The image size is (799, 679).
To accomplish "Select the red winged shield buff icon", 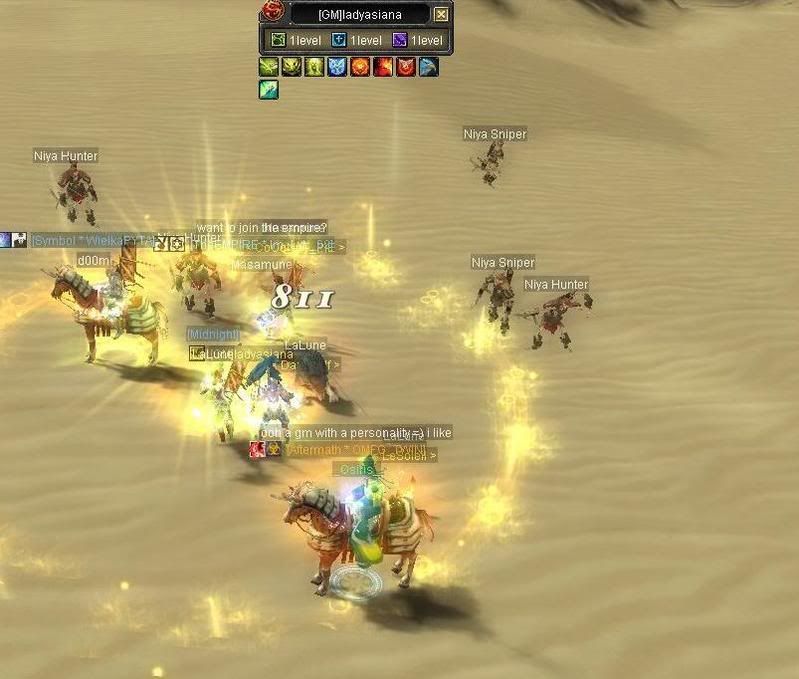I will [405, 67].
